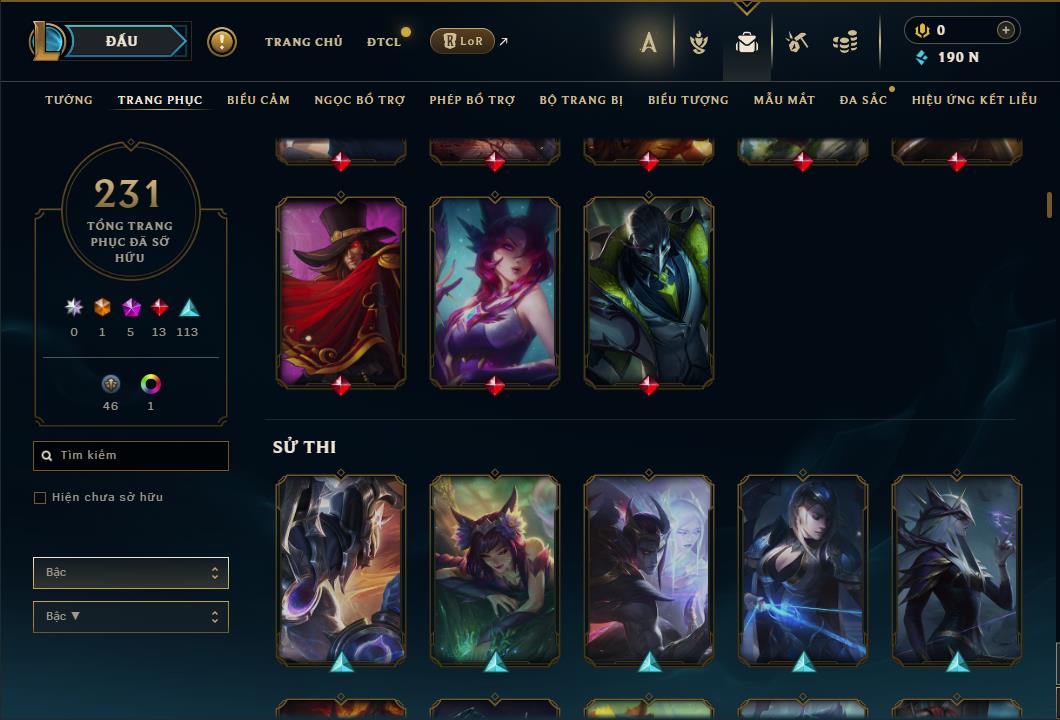Click the Tìm kiếm search field
The height and width of the screenshot is (720, 1060).
pos(131,456)
